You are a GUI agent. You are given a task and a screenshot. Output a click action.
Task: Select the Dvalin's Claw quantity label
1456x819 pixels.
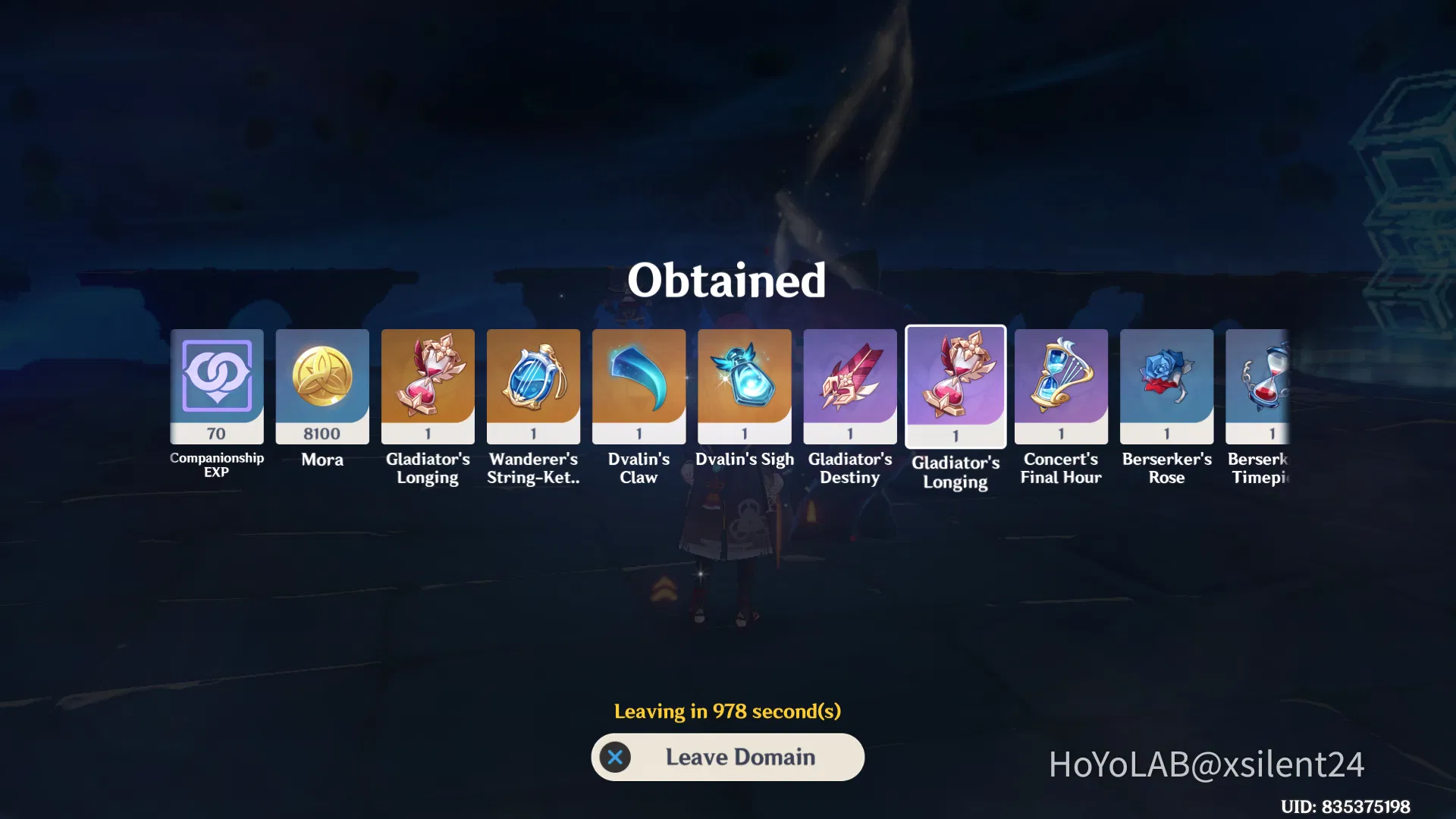639,433
